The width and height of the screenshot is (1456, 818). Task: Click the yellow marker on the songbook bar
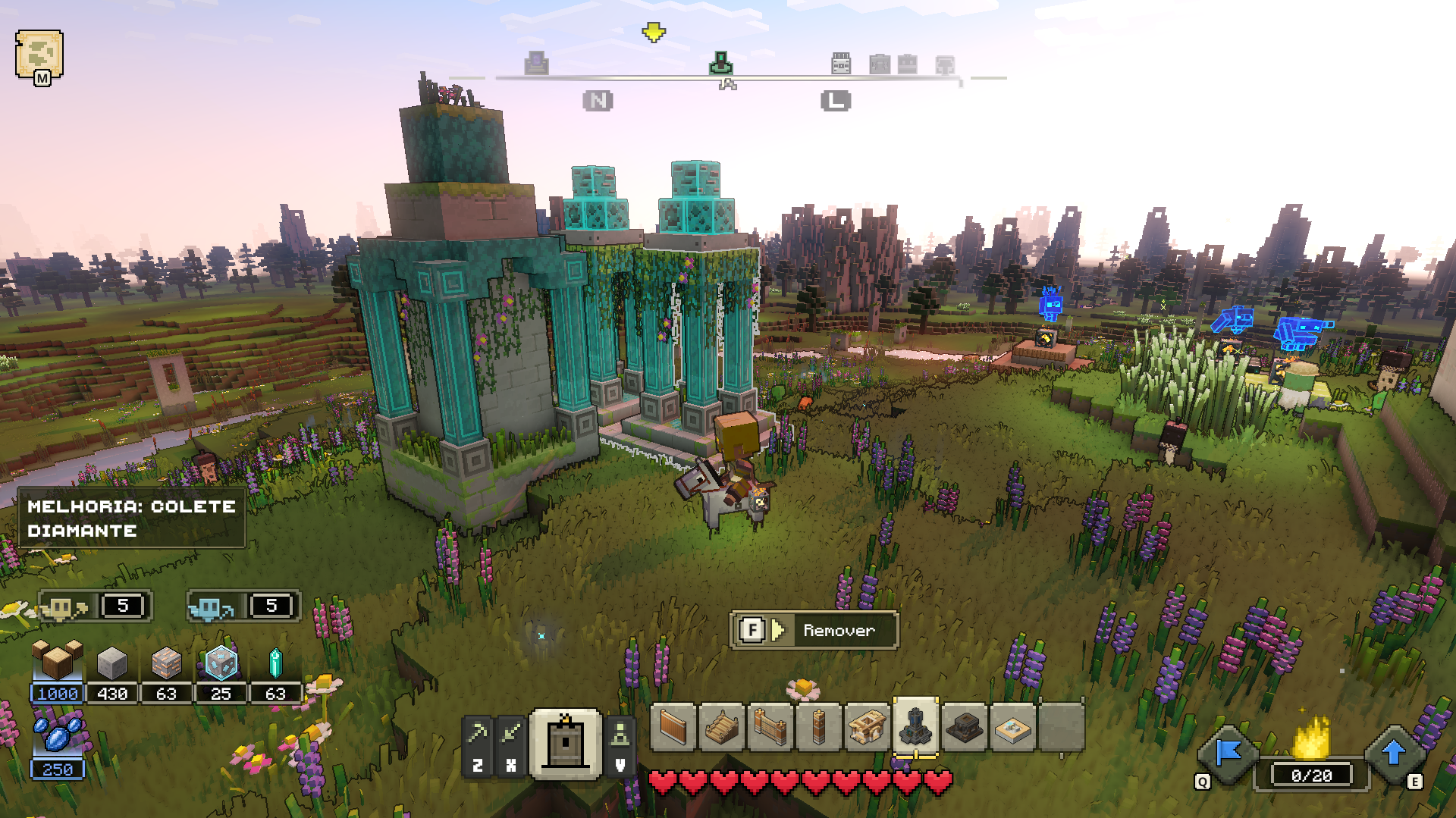pyautogui.click(x=652, y=33)
